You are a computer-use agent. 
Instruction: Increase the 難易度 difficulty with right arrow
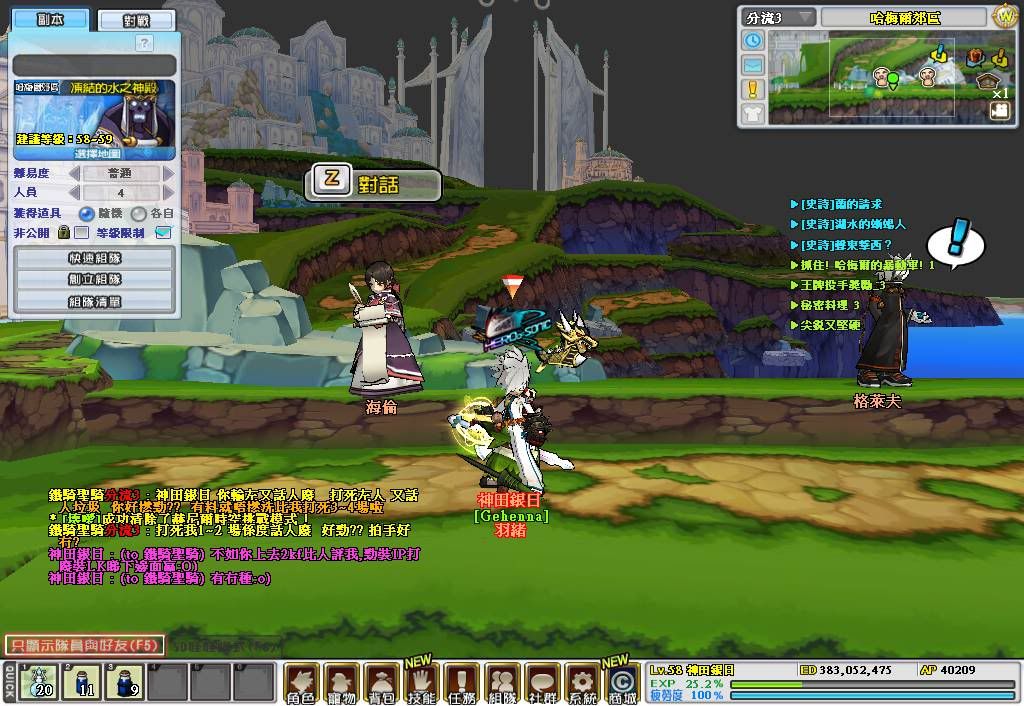coord(168,174)
